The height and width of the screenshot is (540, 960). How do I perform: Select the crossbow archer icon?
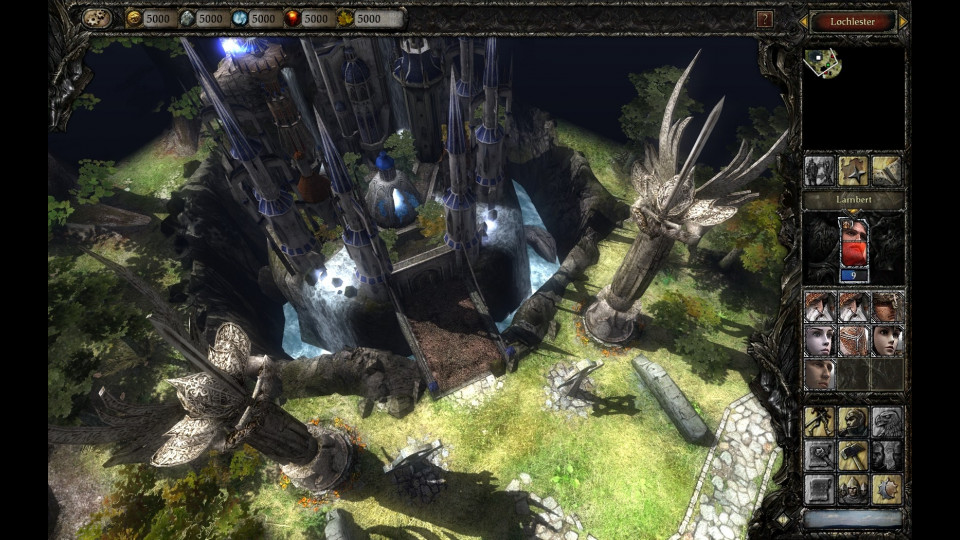pos(820,421)
